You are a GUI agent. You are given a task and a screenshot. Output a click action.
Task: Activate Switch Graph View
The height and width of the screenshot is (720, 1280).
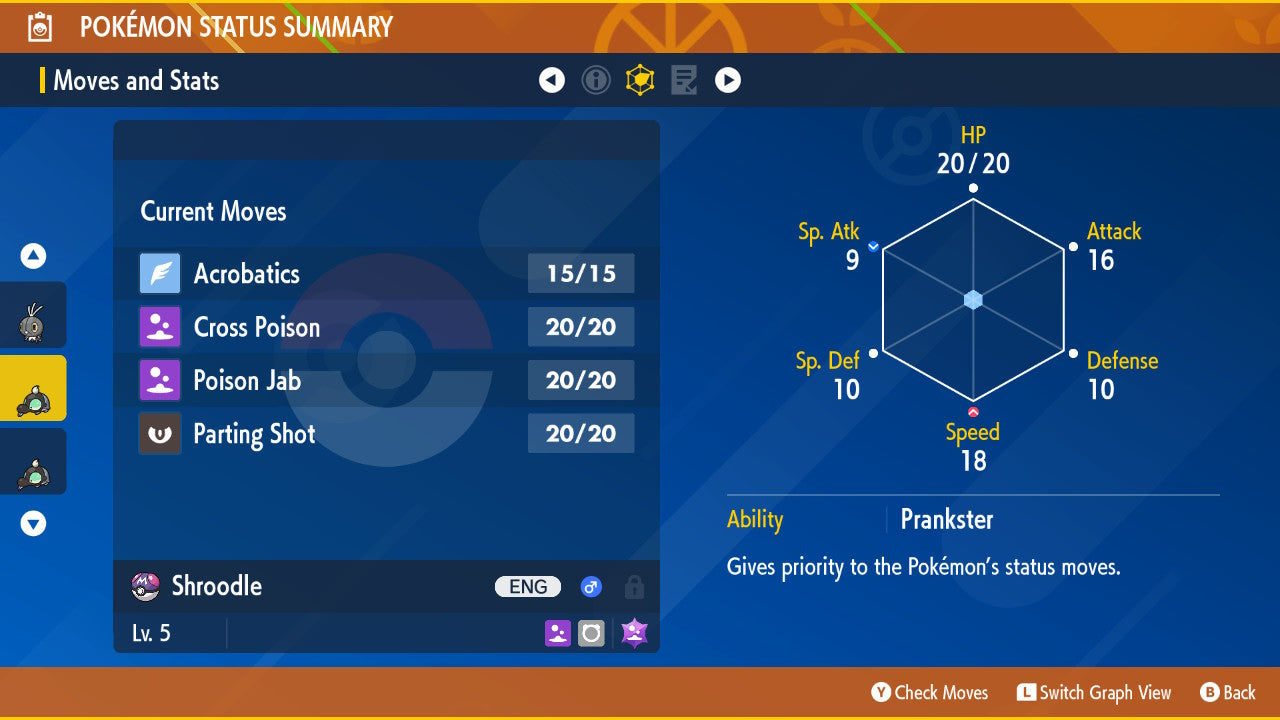1094,692
